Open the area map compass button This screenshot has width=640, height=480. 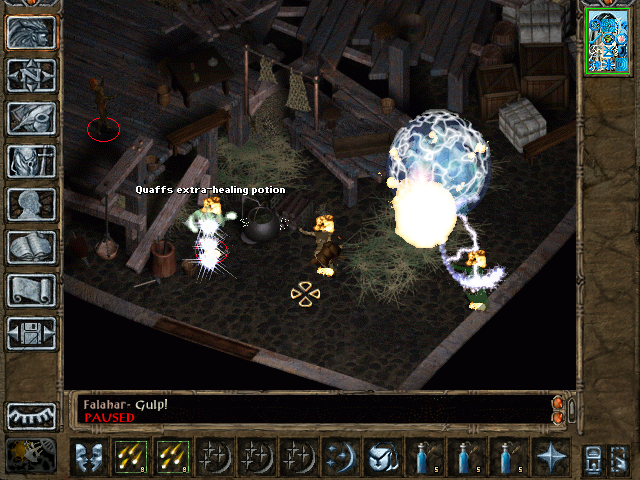pos(31,75)
